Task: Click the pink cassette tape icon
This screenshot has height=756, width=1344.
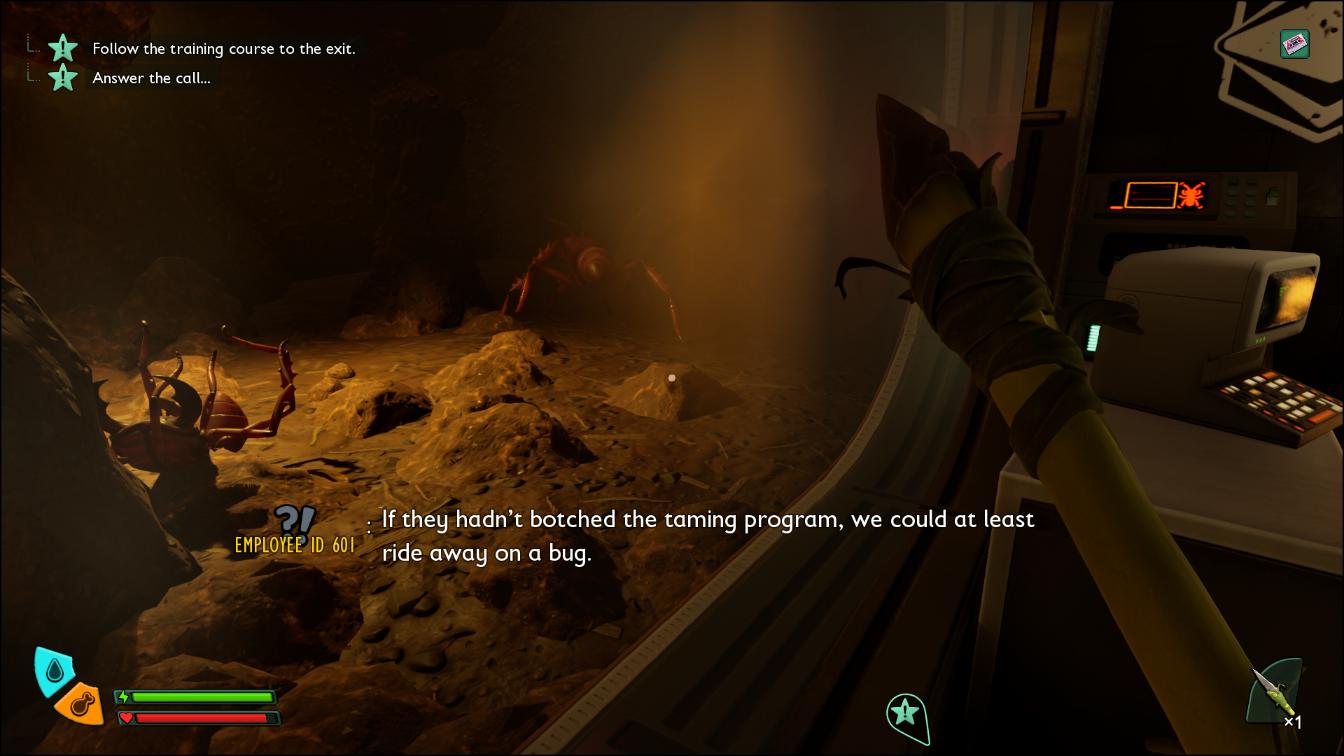Action: click(1295, 43)
